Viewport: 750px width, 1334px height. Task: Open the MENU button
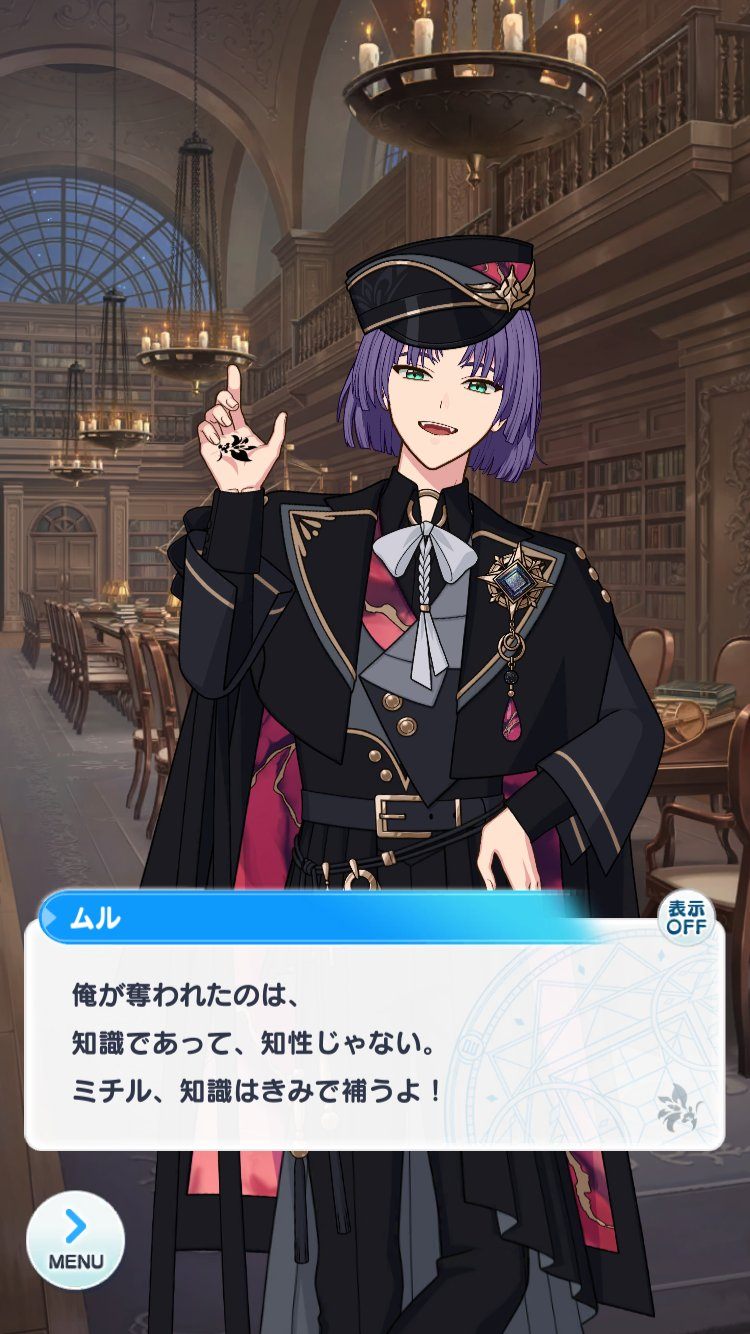(76, 1239)
